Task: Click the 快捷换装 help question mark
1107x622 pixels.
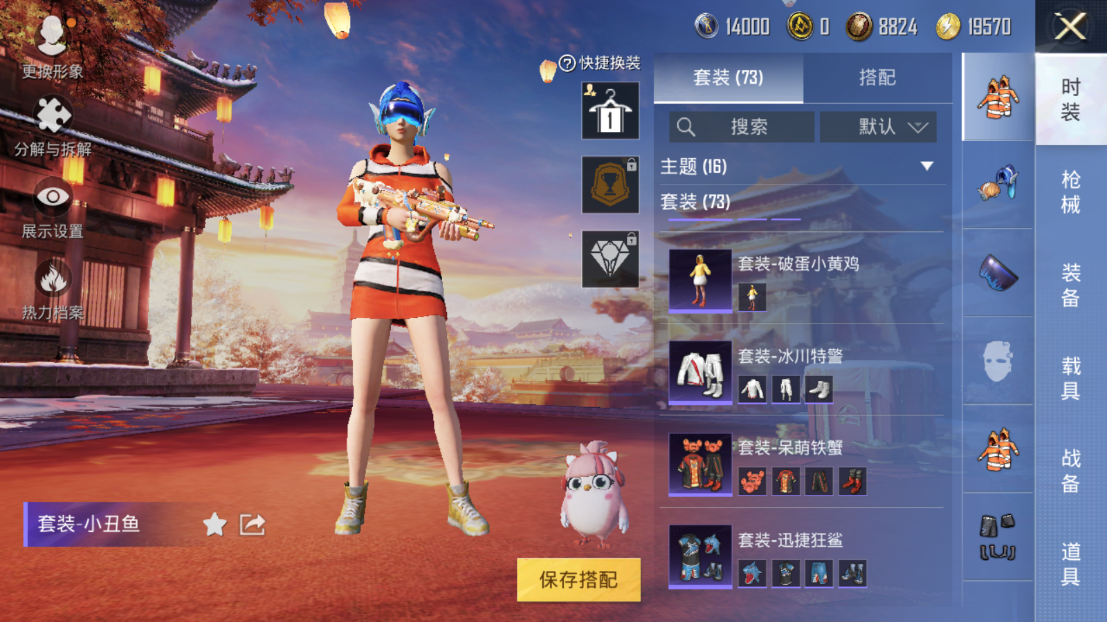Action: (568, 64)
